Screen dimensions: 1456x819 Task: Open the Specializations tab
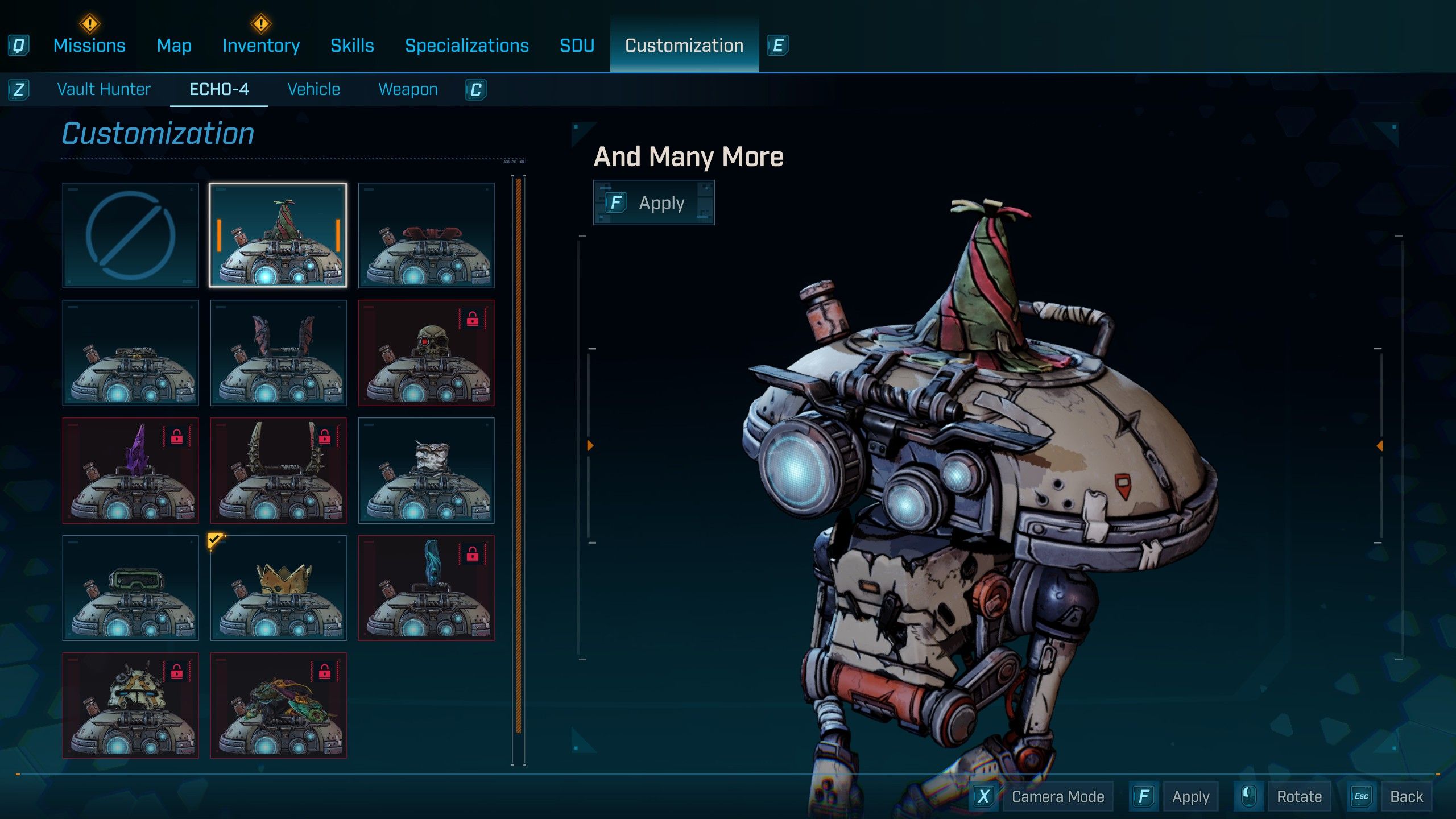click(x=466, y=45)
